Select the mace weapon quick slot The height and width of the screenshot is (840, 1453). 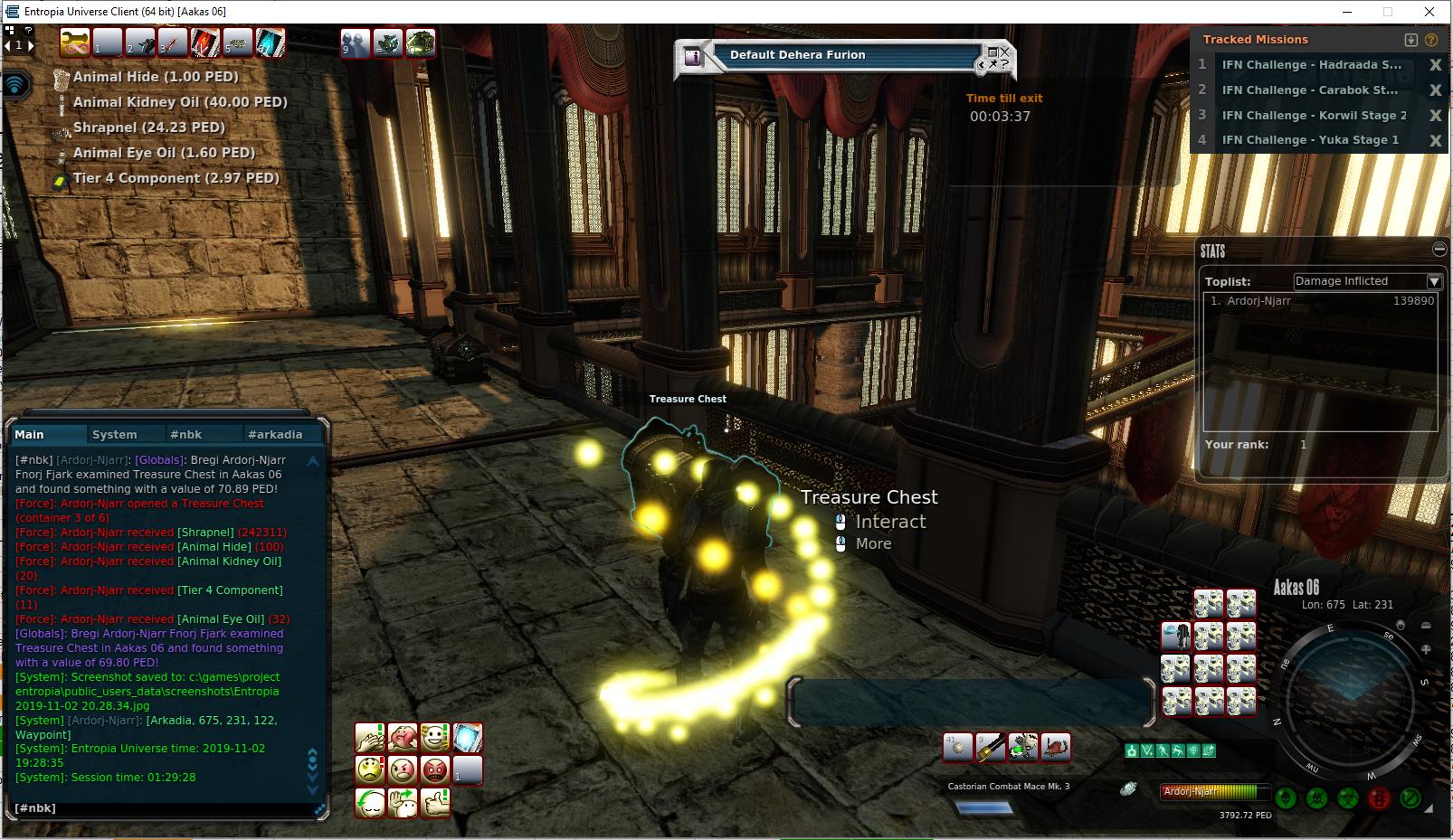(x=991, y=747)
